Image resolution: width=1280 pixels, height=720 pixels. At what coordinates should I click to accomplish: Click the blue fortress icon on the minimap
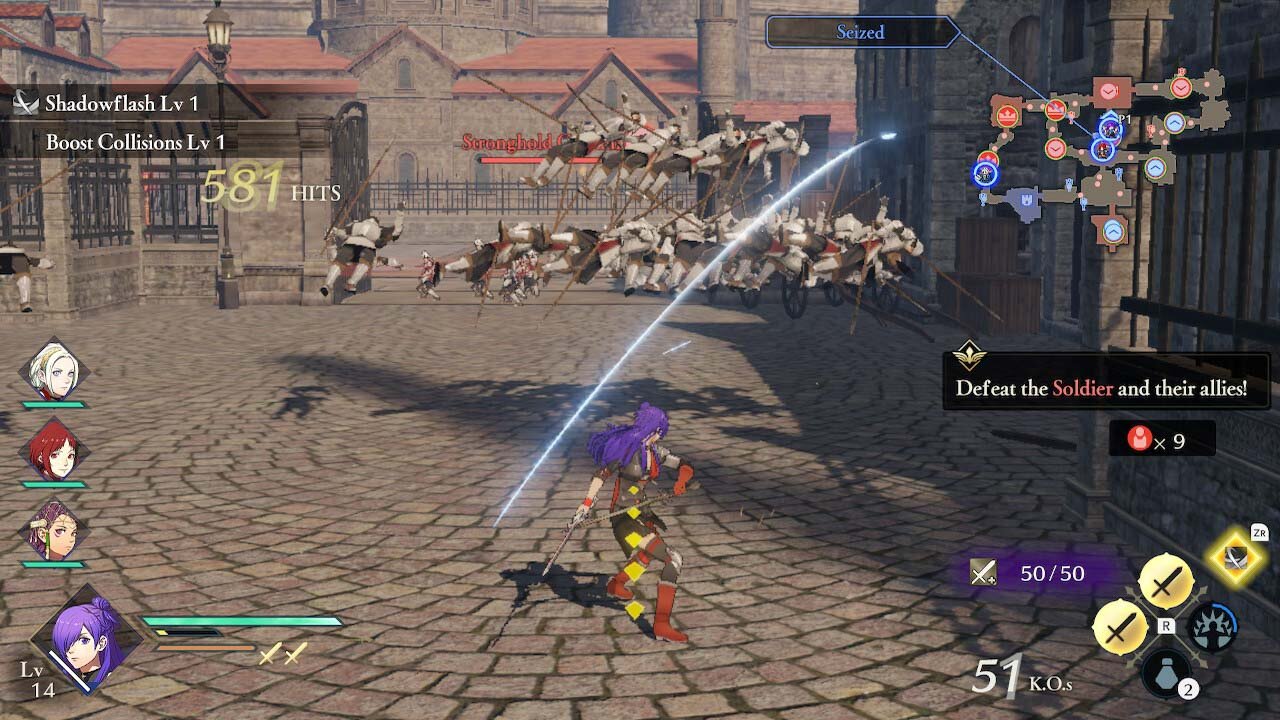(x=1027, y=200)
